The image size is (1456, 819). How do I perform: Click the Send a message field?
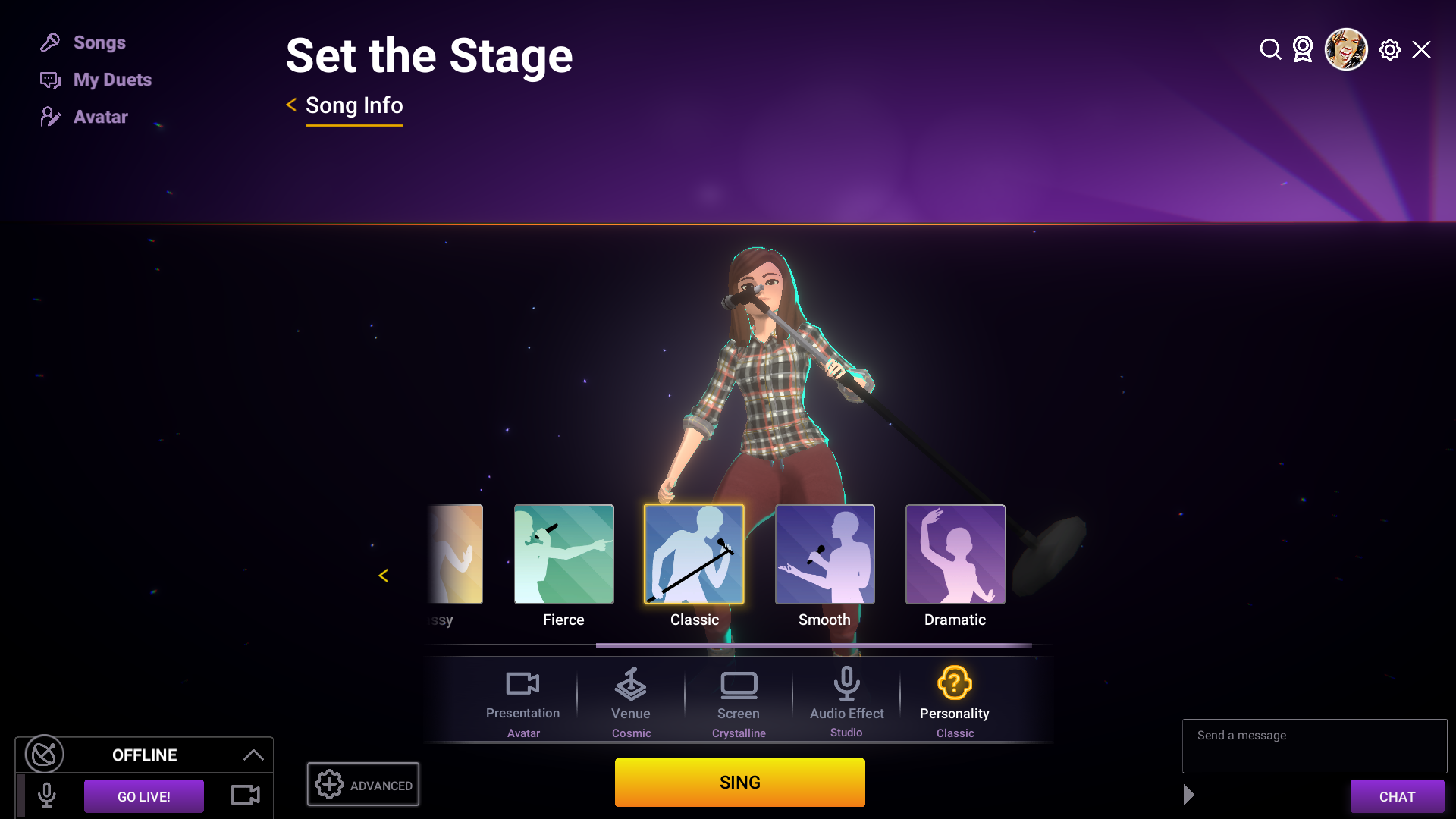coord(1314,745)
